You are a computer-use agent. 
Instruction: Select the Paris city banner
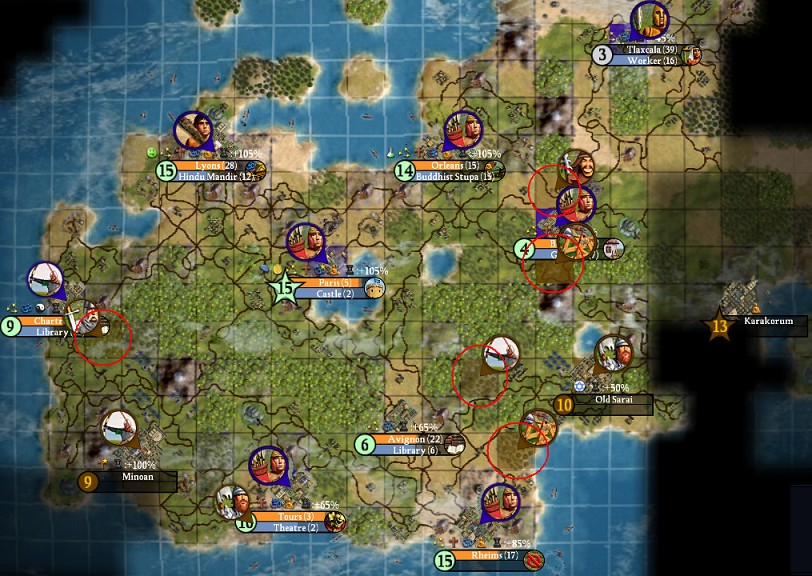pos(329,283)
